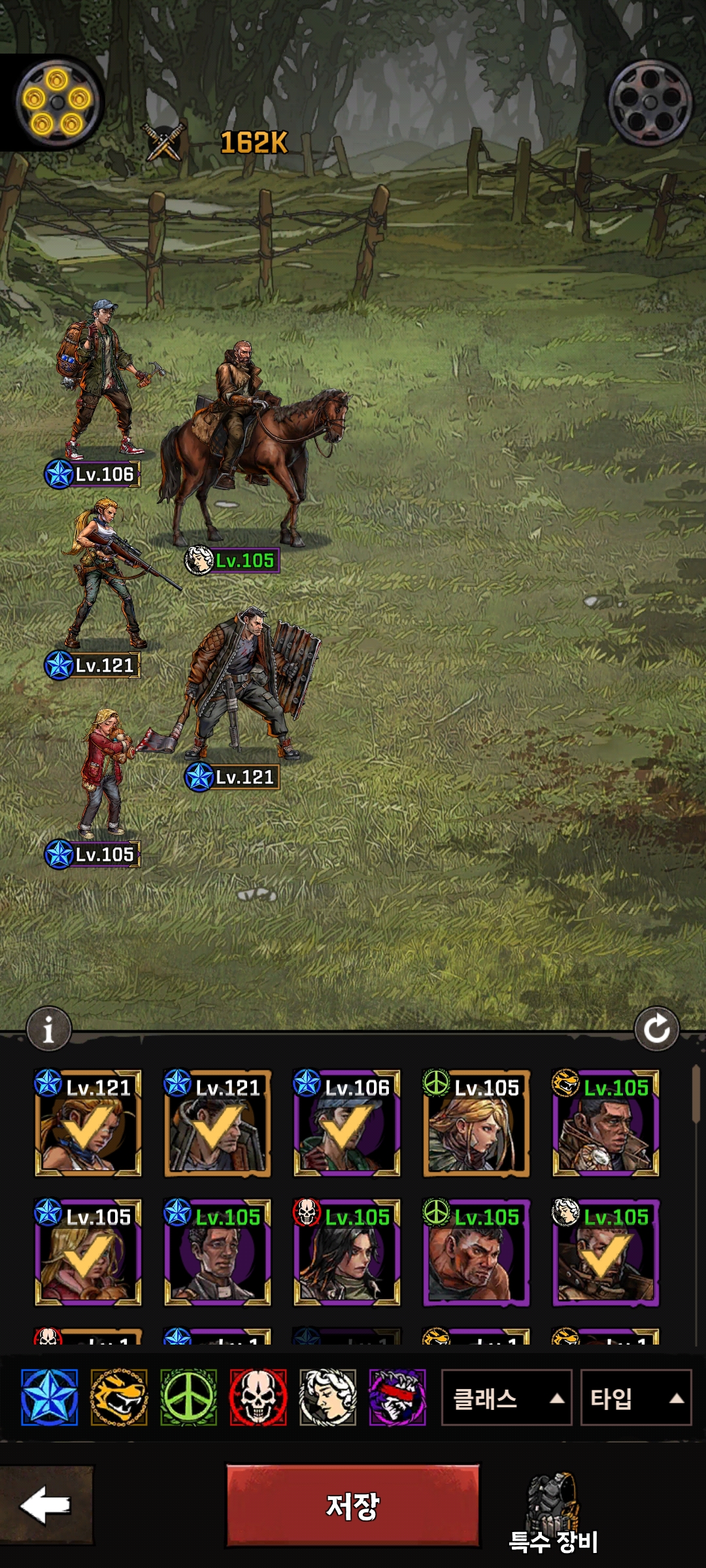Select the Lv.105 red skull dark-haired hero card
The width and height of the screenshot is (706, 1568).
pyautogui.click(x=347, y=1252)
